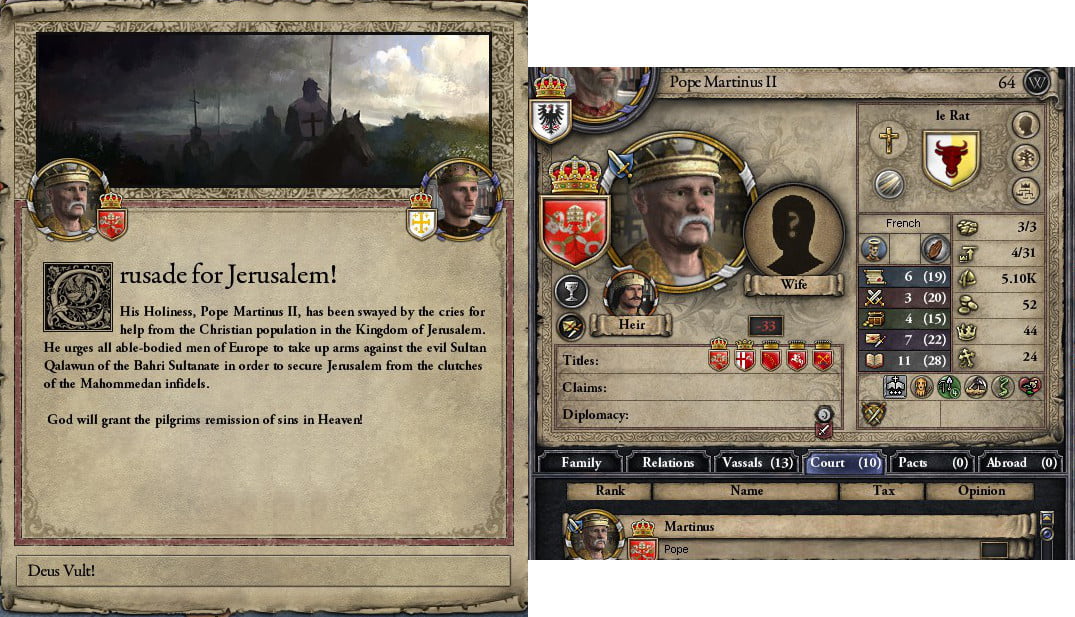This screenshot has width=1075, height=617.
Task: Switch to the Family tab
Action: (x=581, y=462)
